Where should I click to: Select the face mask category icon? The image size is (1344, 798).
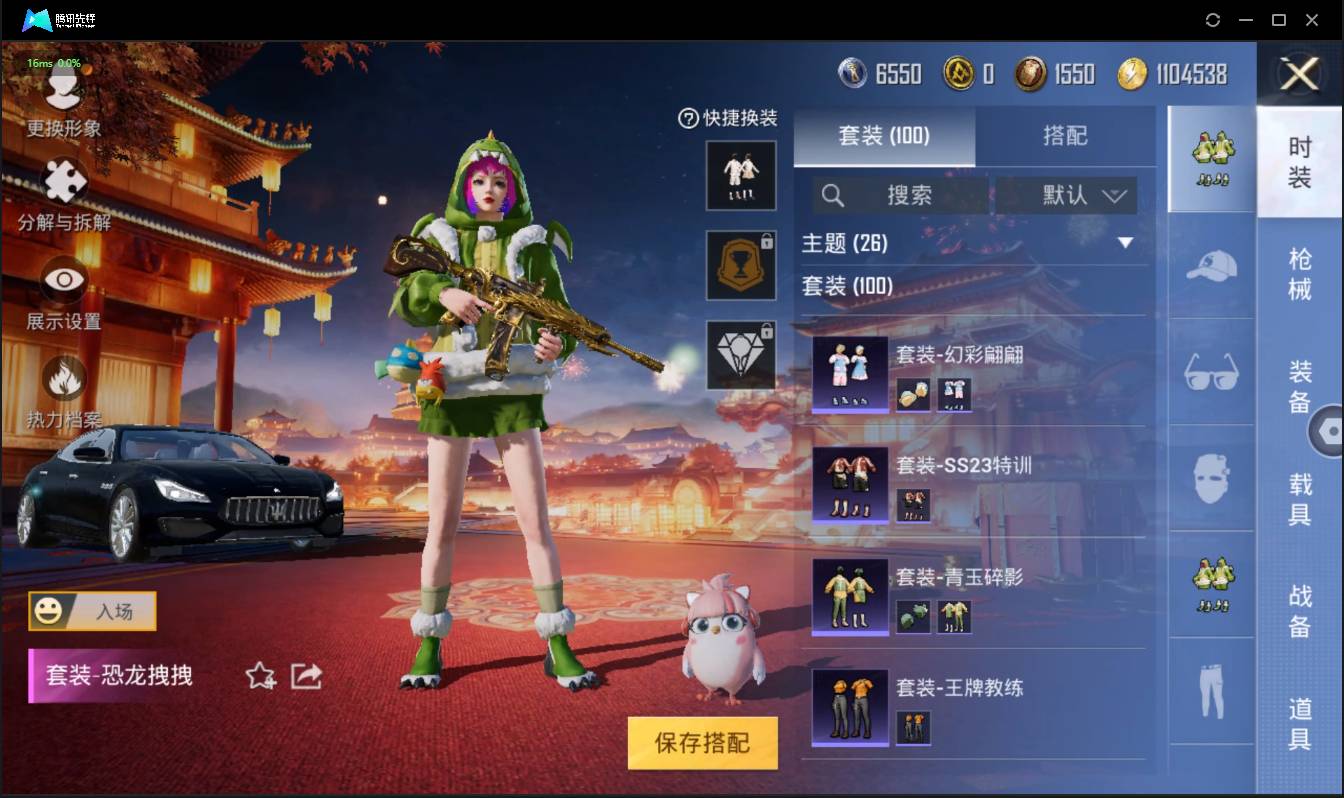(1210, 479)
